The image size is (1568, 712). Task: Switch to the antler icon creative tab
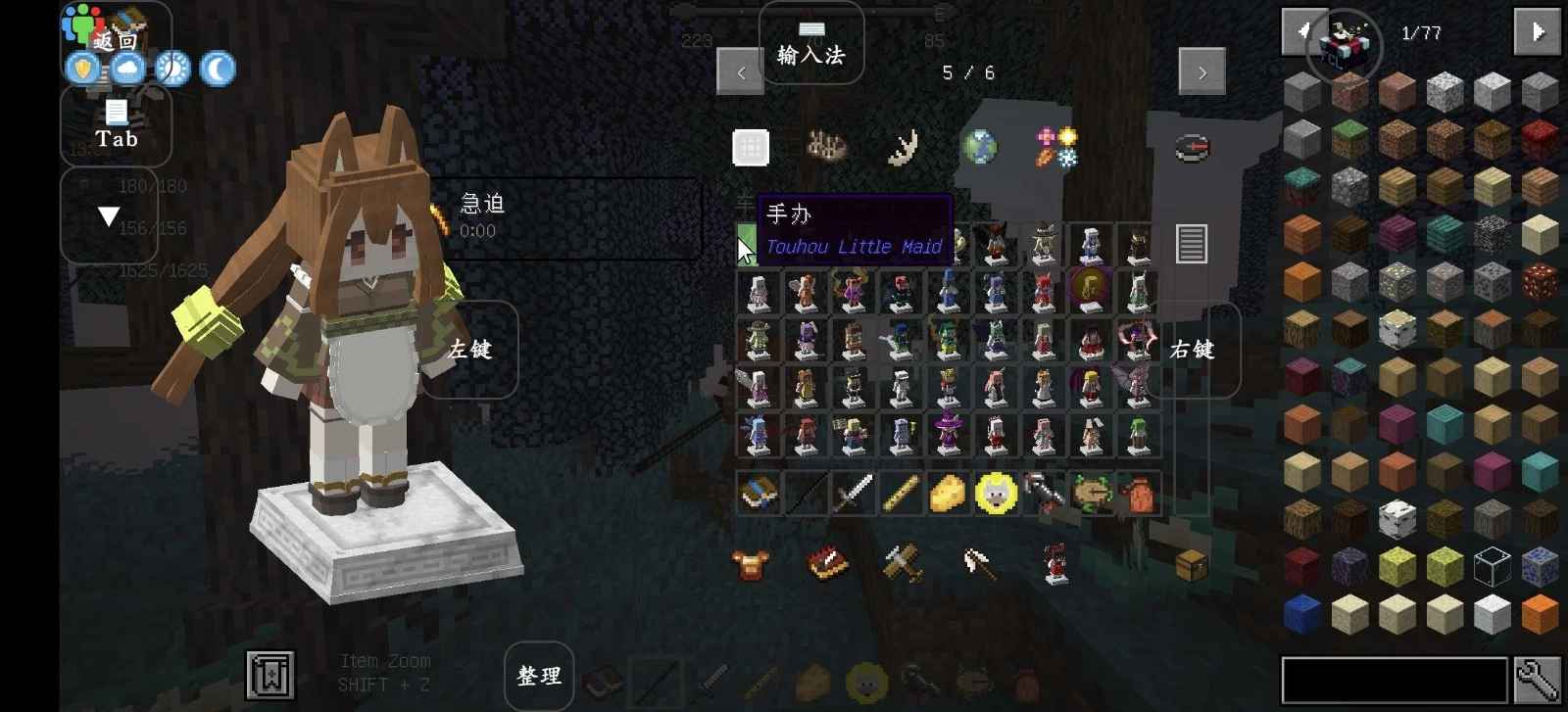(903, 148)
